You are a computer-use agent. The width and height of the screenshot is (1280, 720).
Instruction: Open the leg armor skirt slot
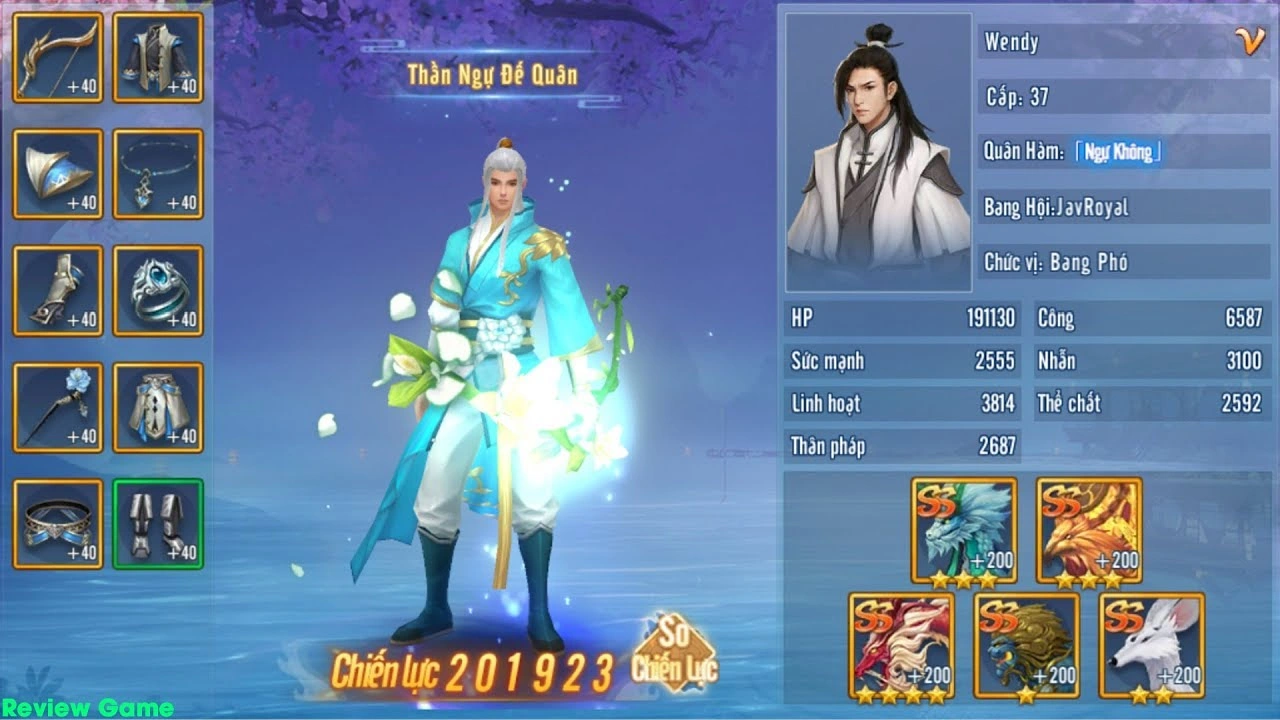coord(158,408)
